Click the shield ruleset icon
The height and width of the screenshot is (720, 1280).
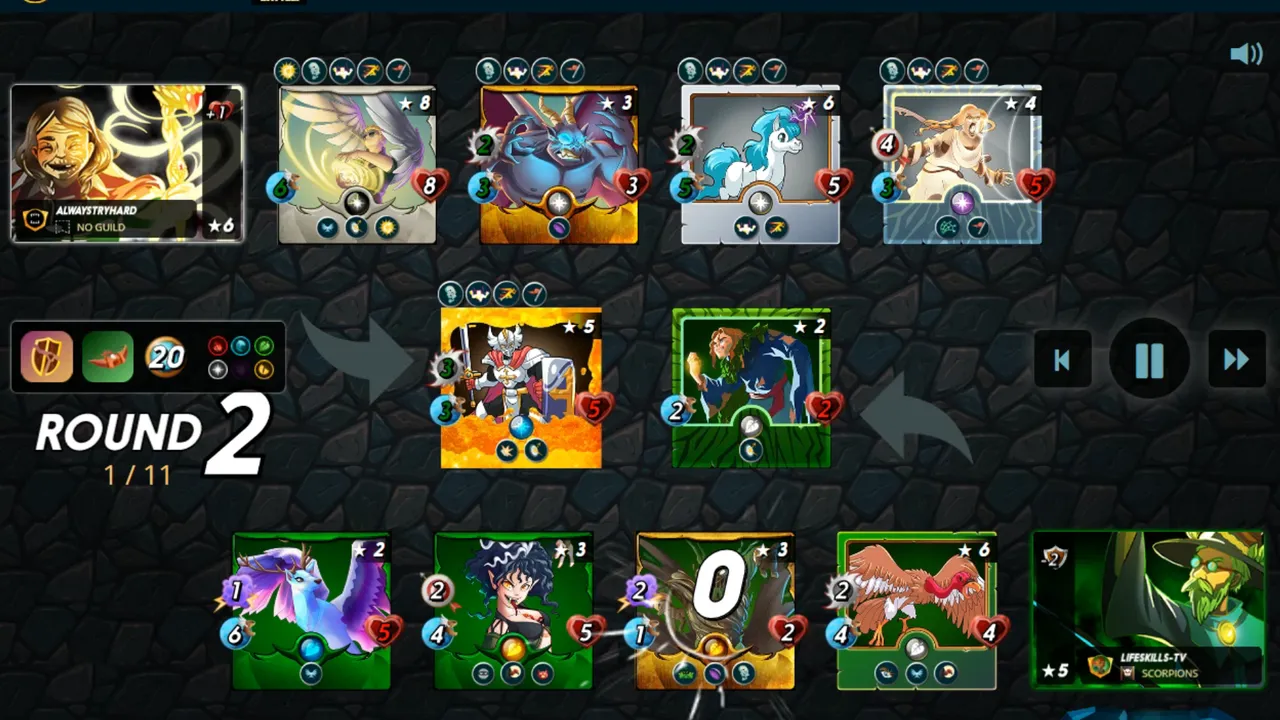point(47,357)
